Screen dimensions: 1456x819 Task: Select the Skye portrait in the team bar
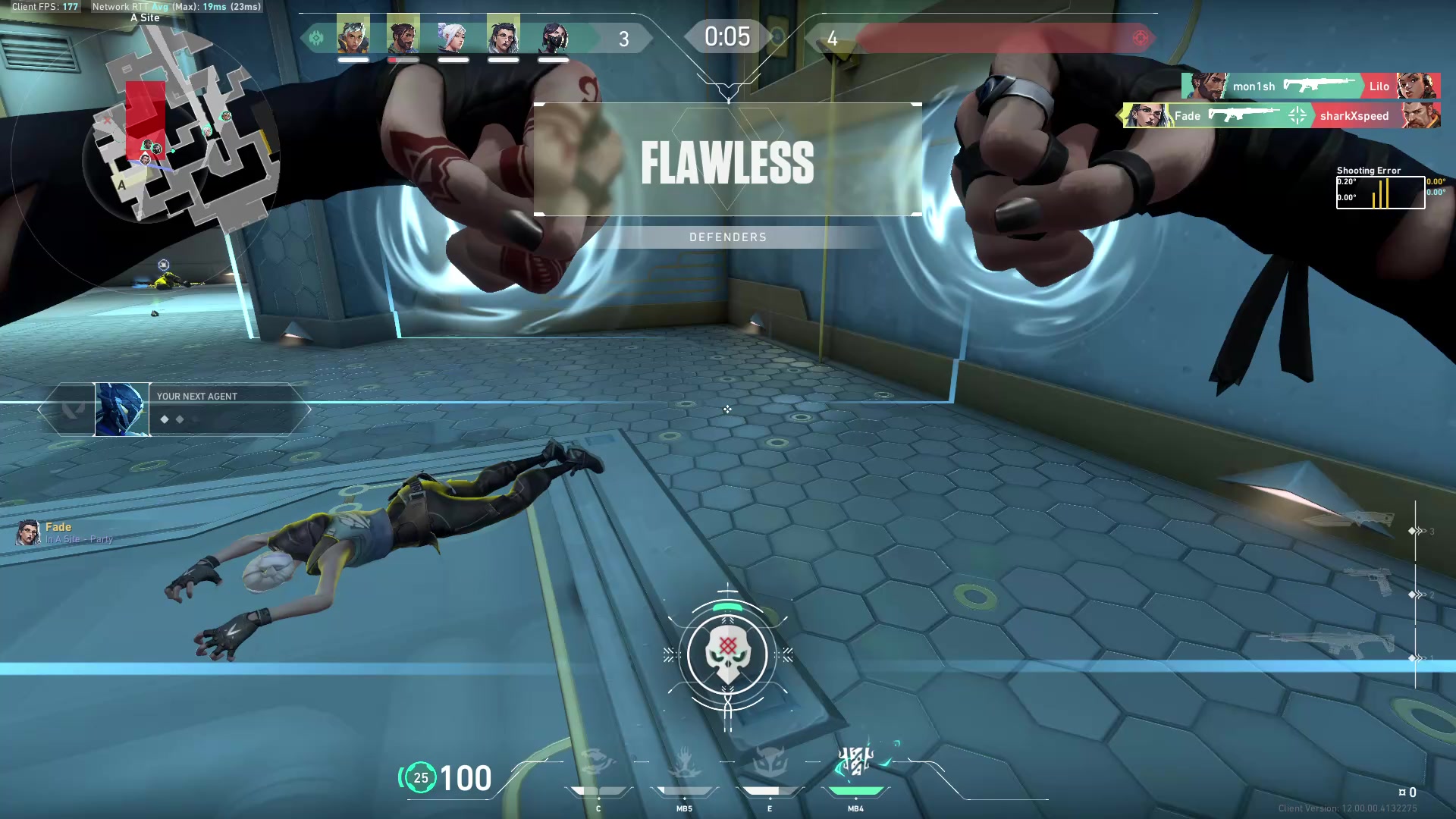point(353,36)
